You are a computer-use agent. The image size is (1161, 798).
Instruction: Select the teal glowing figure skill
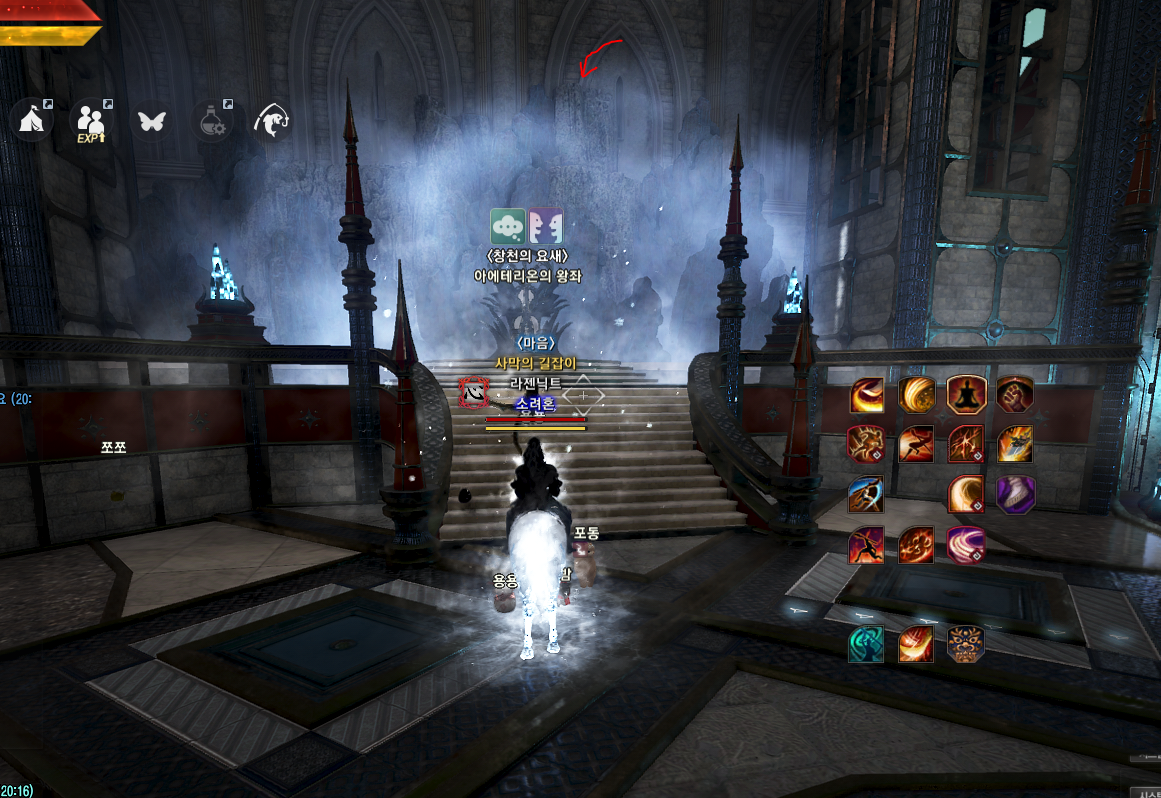click(866, 643)
